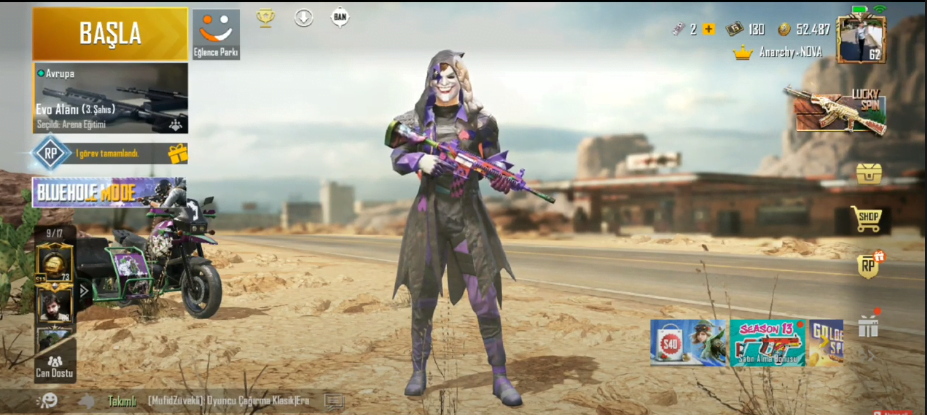
Task: Open the $40 shopping bag offer banner
Action: (687, 343)
